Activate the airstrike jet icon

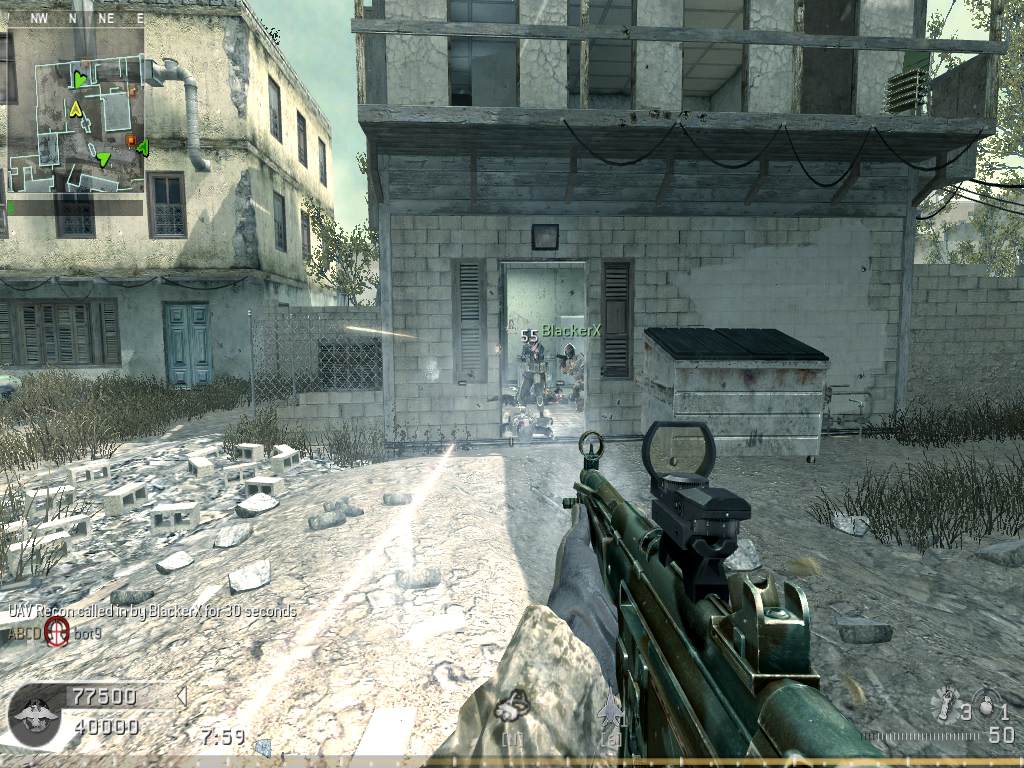(609, 710)
